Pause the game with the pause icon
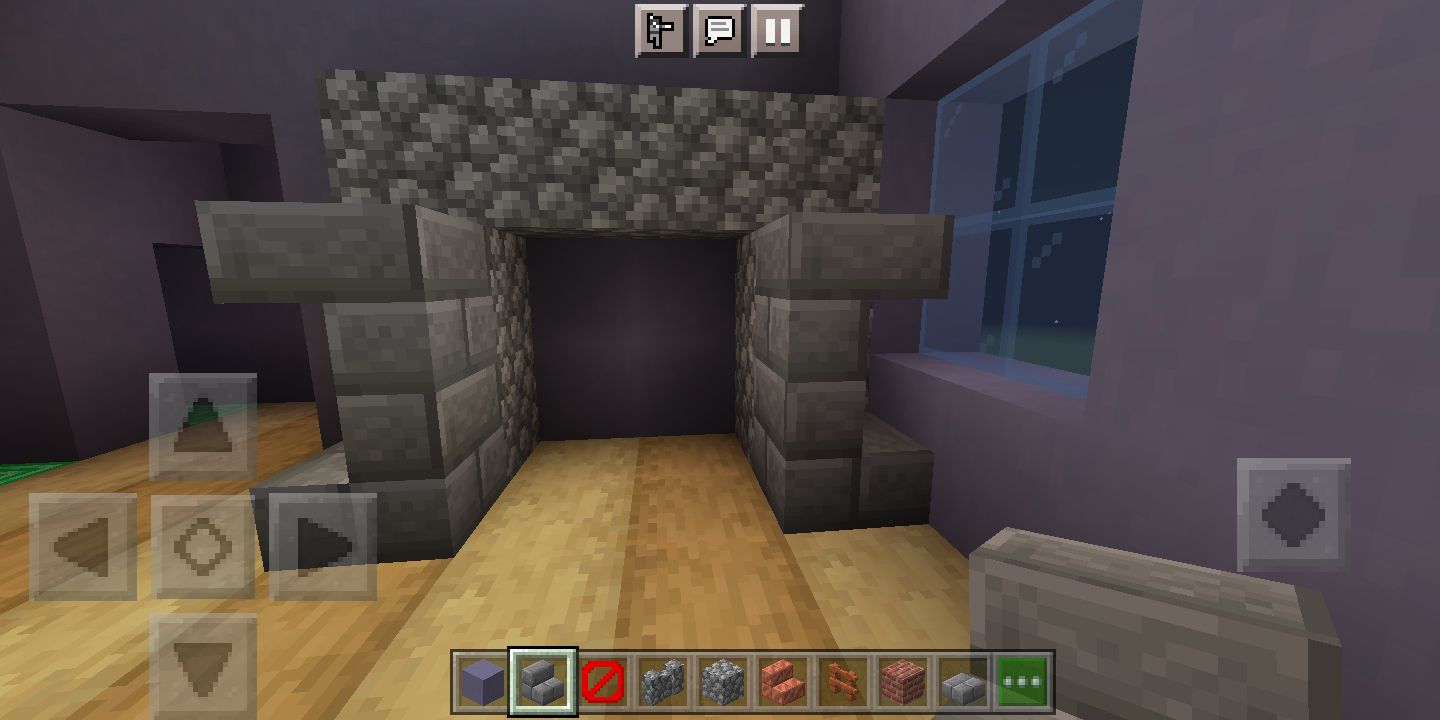1440x720 pixels. point(779,31)
